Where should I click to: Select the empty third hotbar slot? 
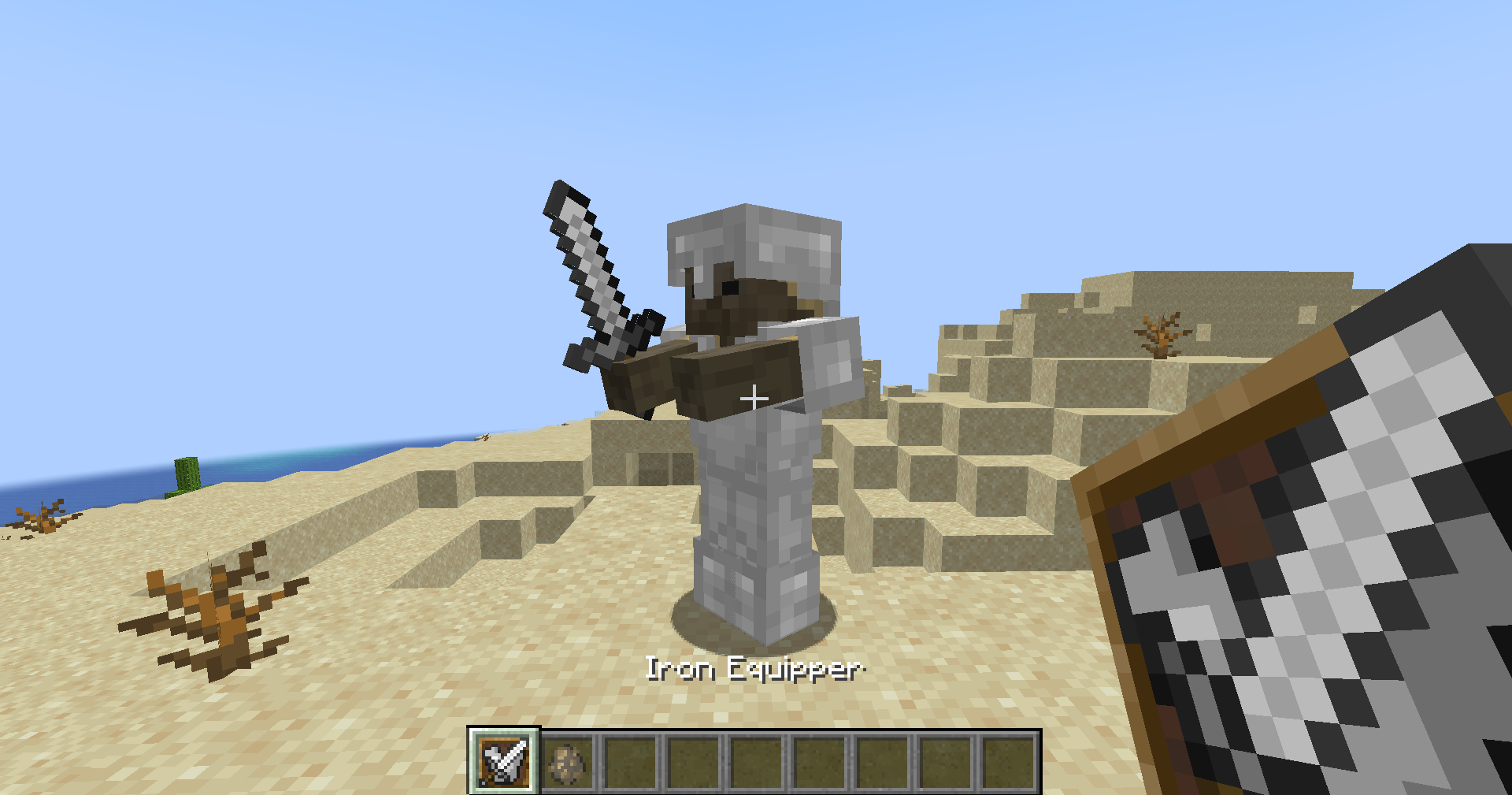point(630,763)
